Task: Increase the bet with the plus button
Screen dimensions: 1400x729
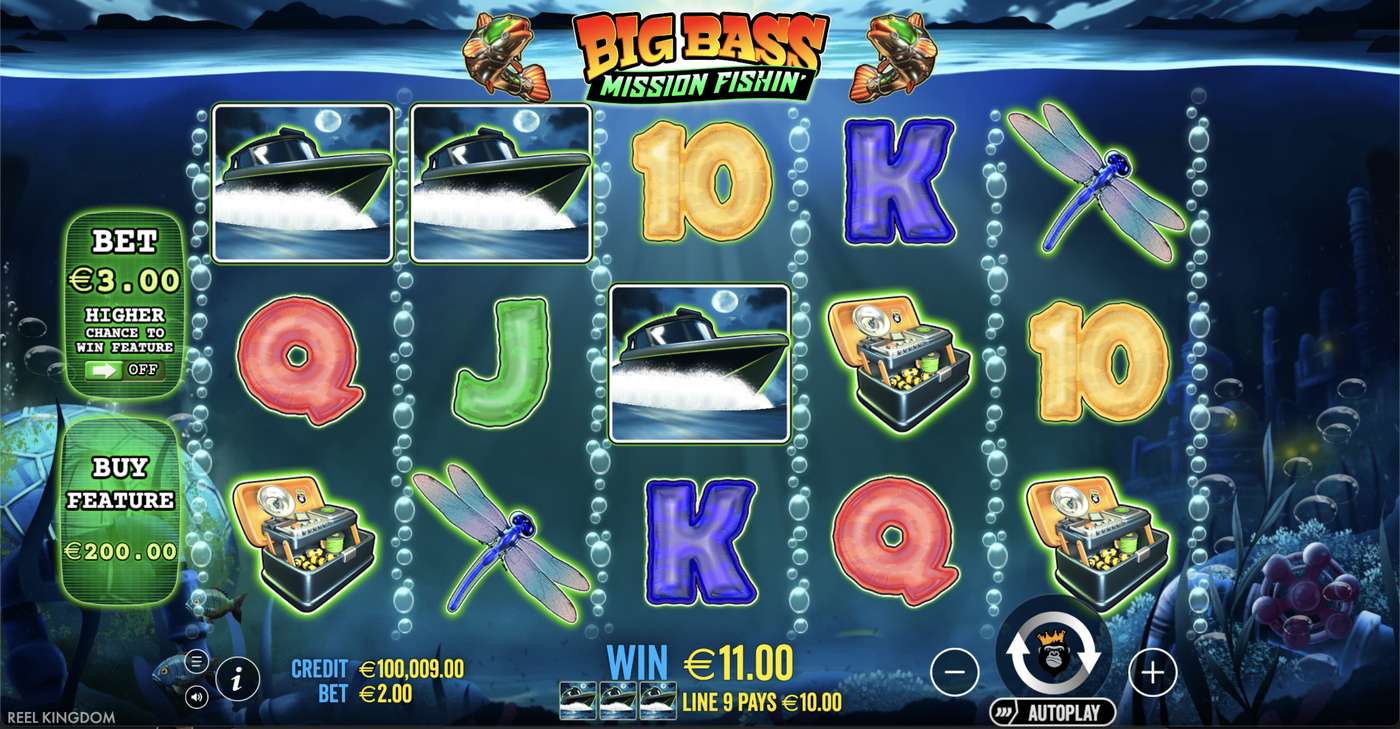Action: pyautogui.click(x=1152, y=672)
